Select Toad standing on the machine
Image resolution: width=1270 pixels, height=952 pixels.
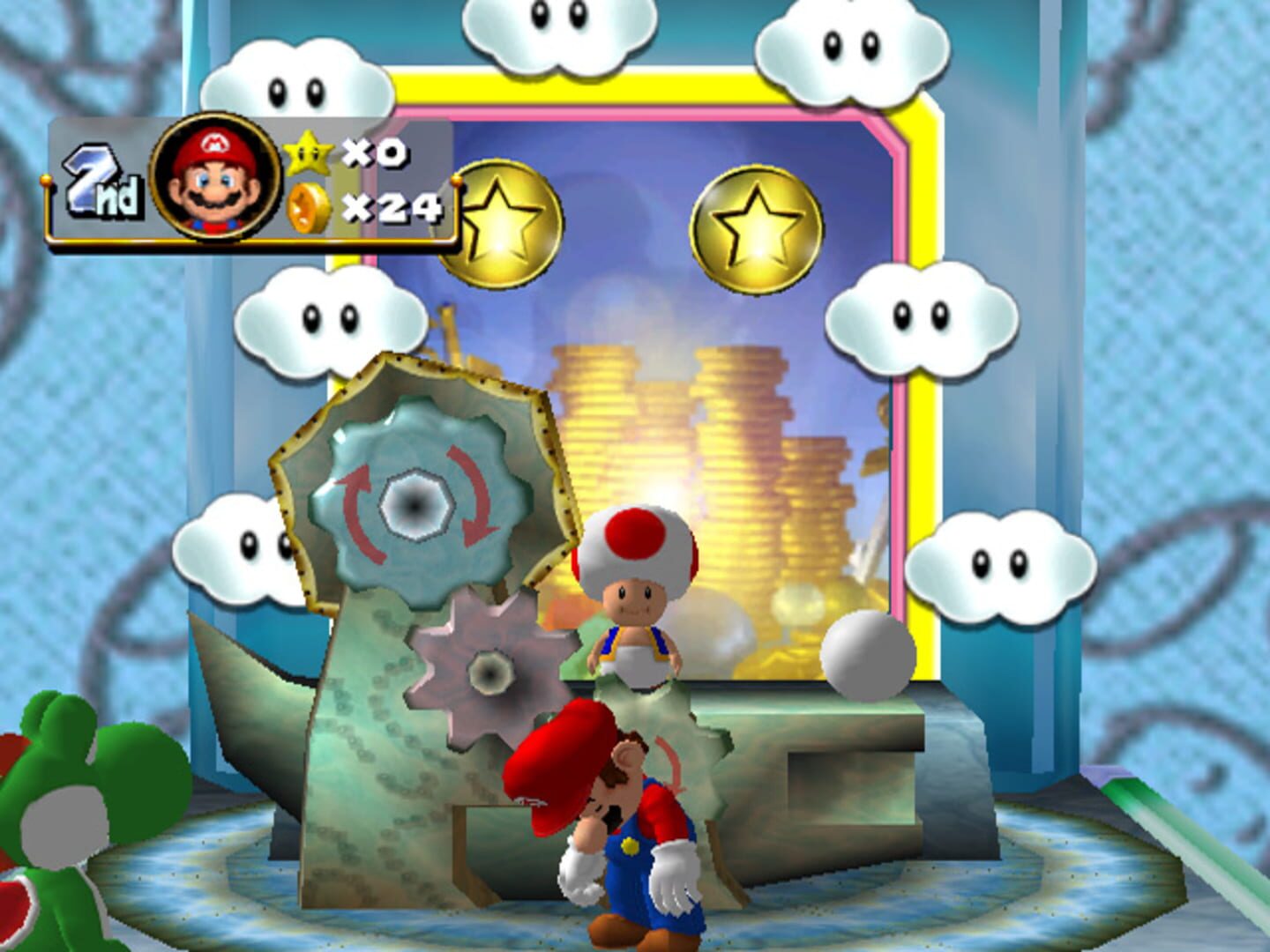coord(635,591)
